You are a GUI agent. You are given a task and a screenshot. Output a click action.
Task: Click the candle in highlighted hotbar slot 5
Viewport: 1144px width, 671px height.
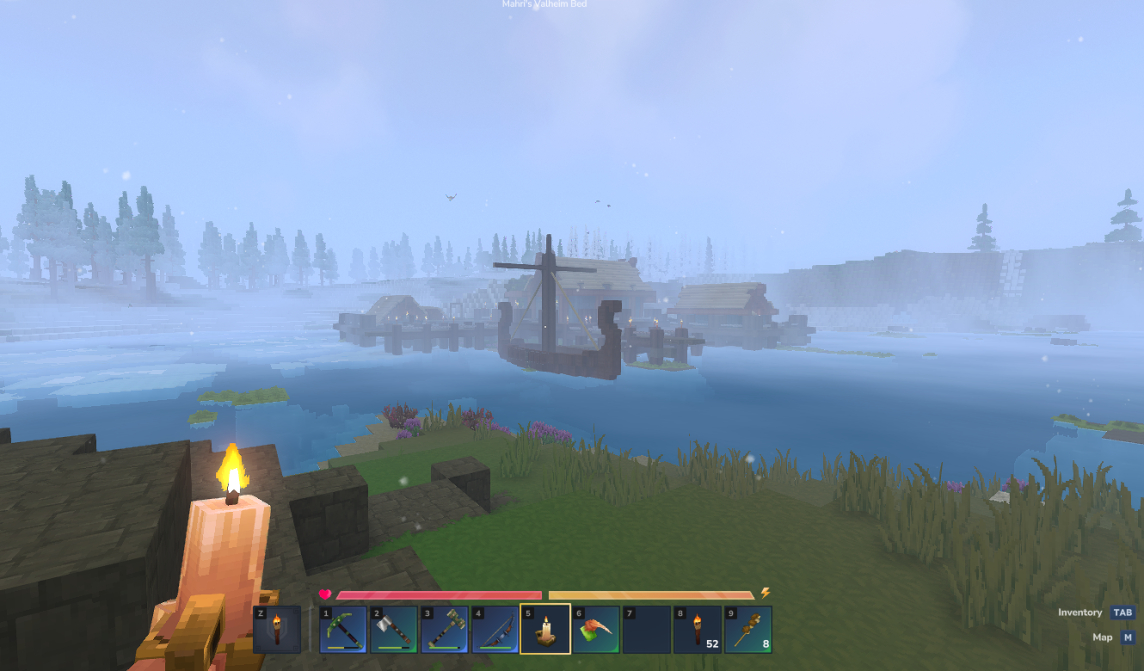[x=545, y=629]
